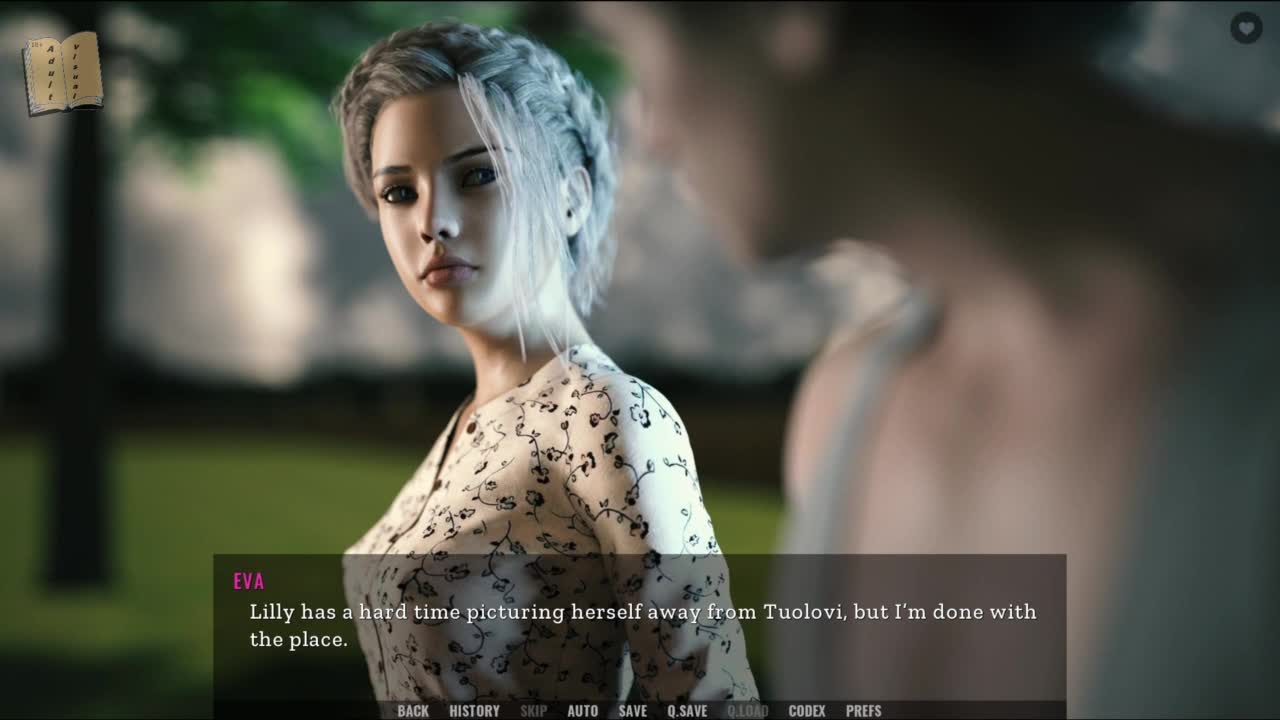Viewport: 1280px width, 720px height.
Task: Go back with the Back button
Action: tap(413, 711)
